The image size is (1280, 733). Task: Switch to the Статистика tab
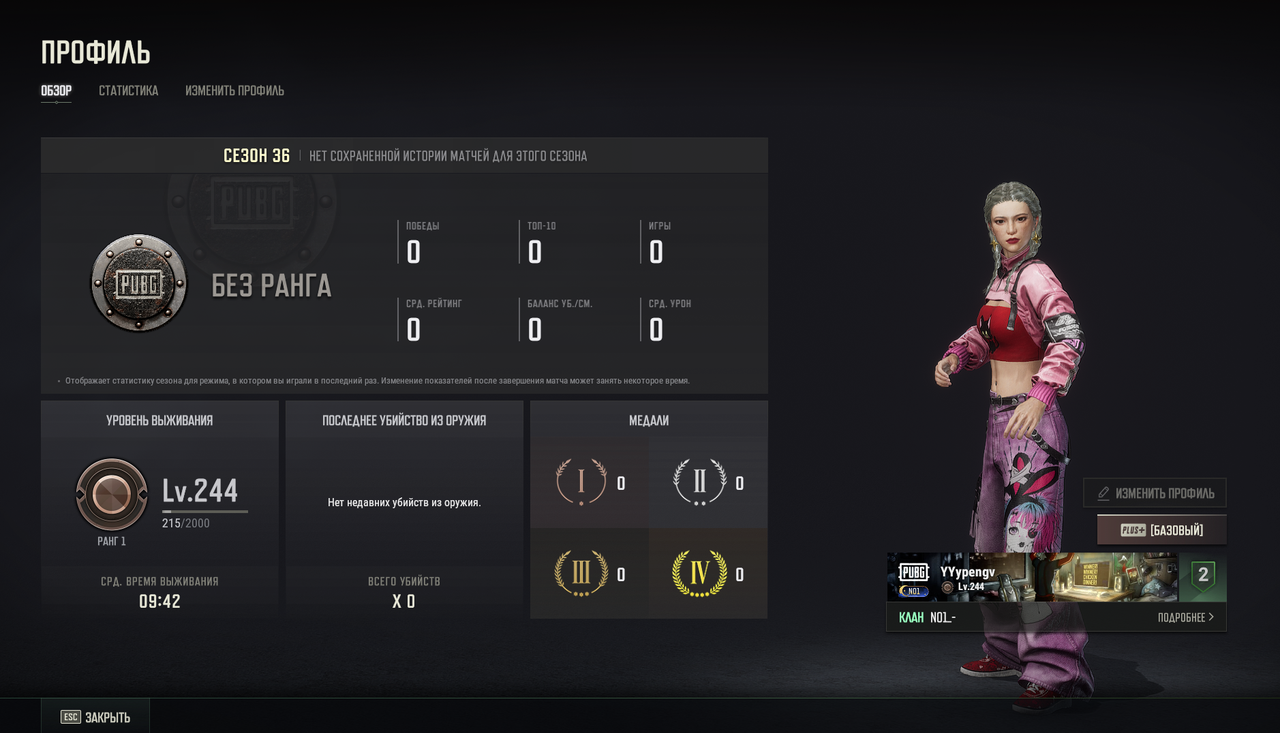click(x=128, y=91)
